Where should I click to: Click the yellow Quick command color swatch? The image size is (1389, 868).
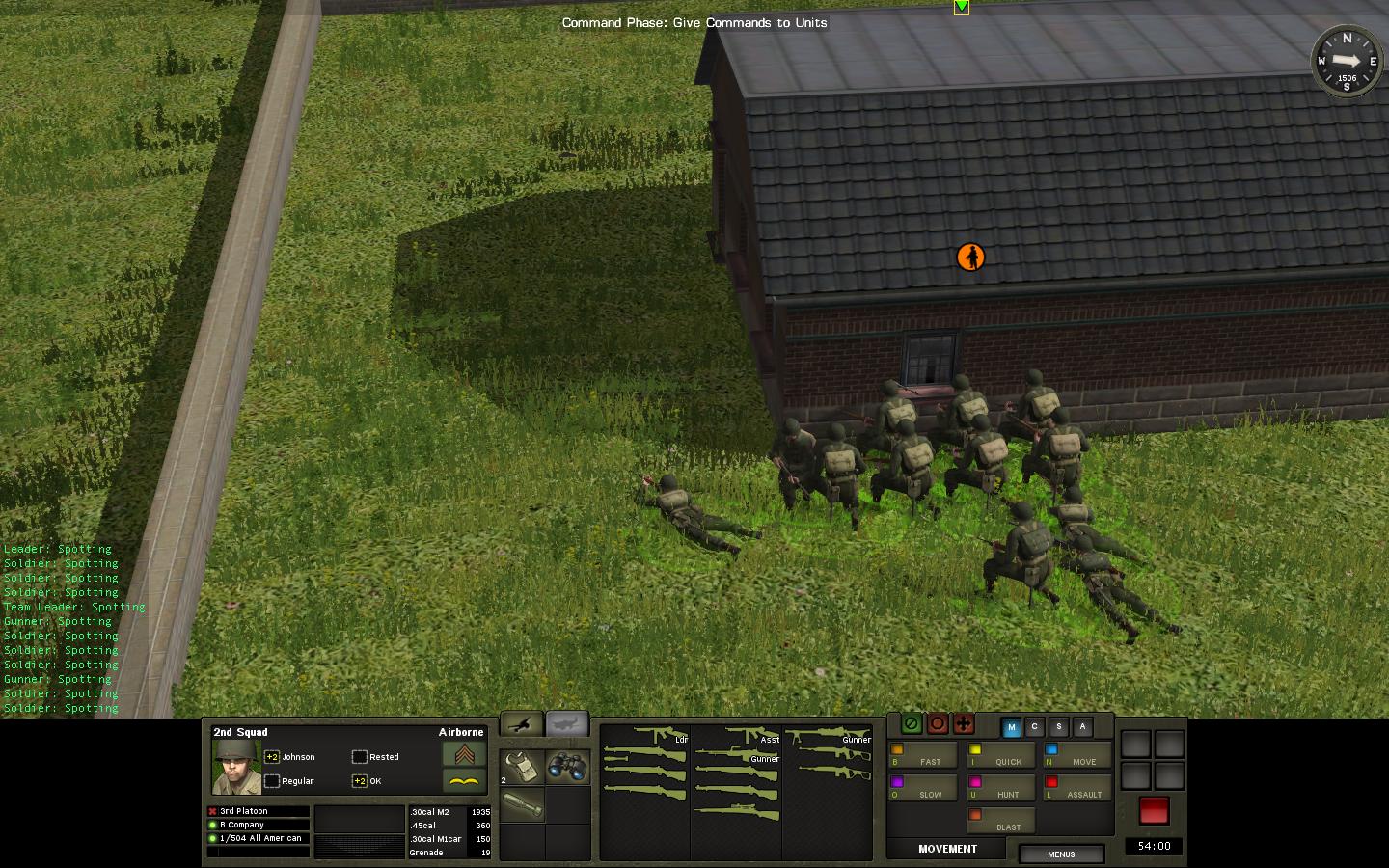[976, 749]
